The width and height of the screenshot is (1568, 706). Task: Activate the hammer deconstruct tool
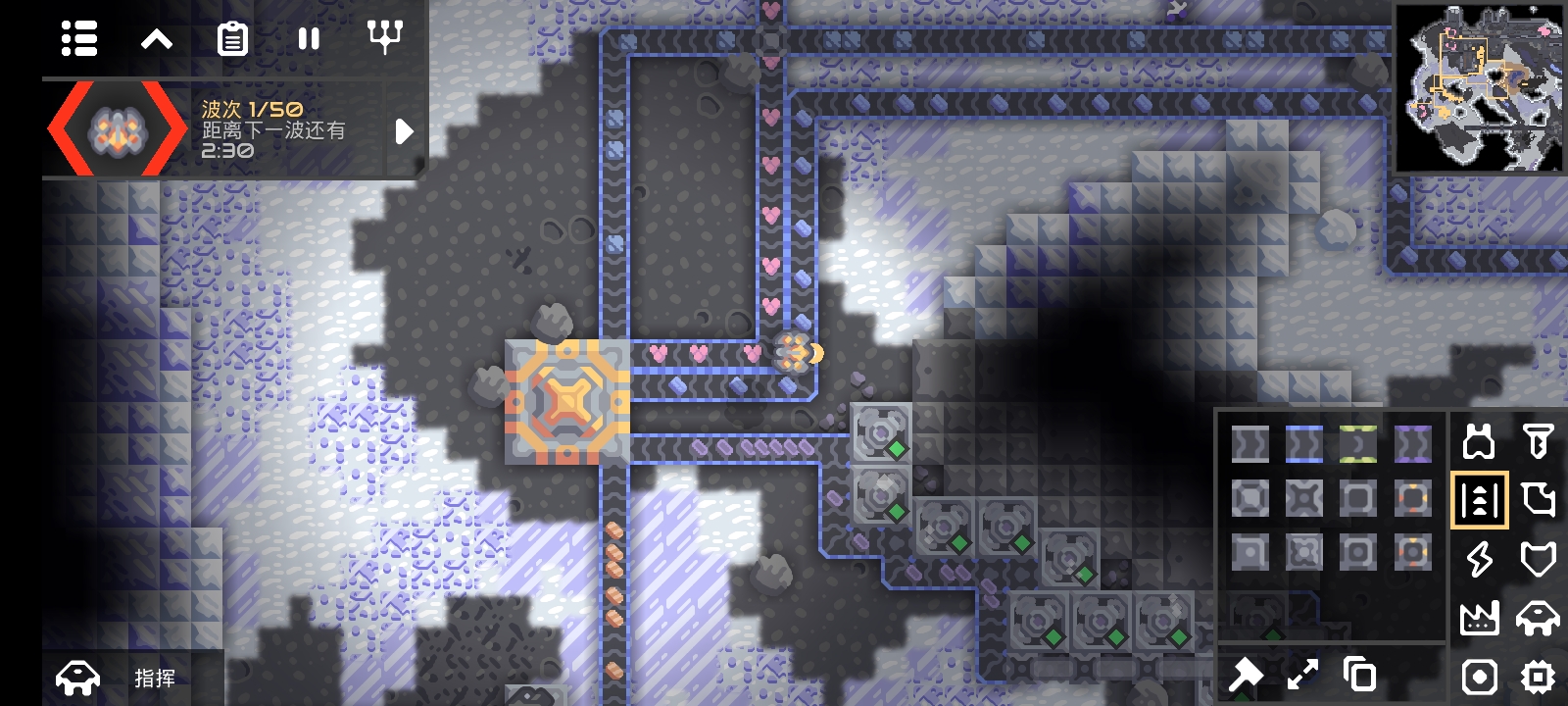(1246, 675)
